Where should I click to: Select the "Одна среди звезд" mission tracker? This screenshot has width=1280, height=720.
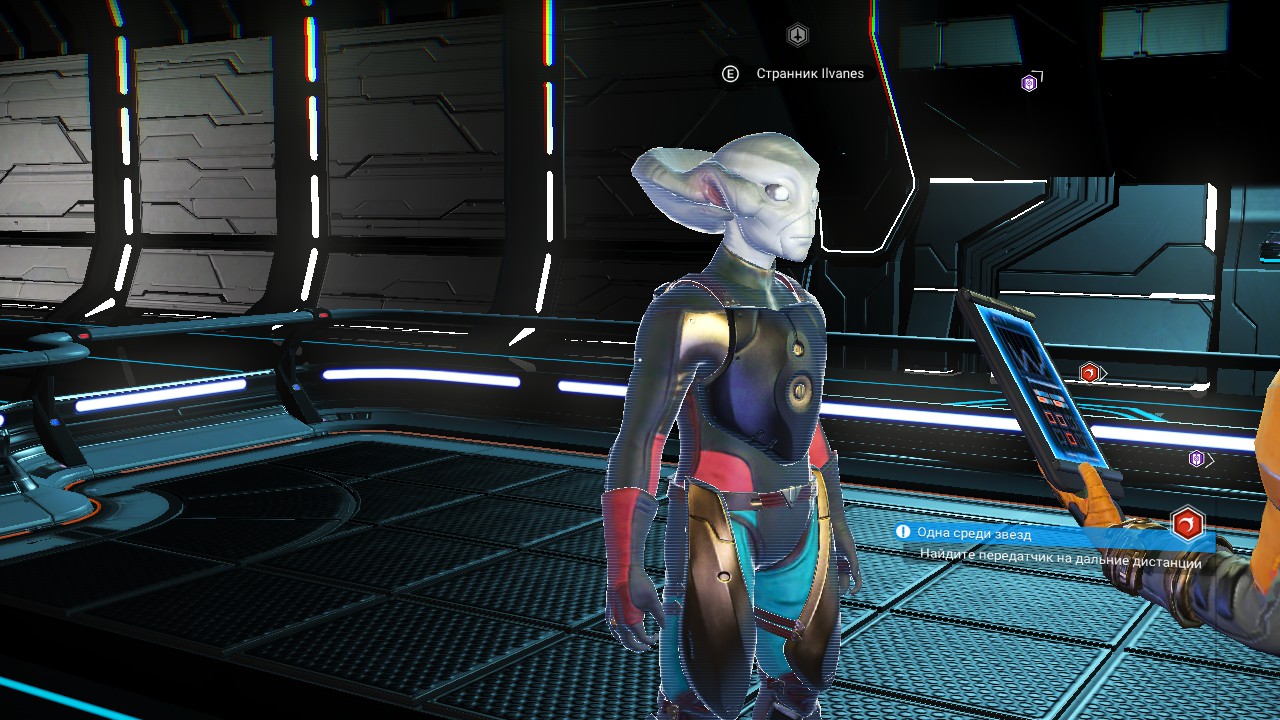point(974,534)
